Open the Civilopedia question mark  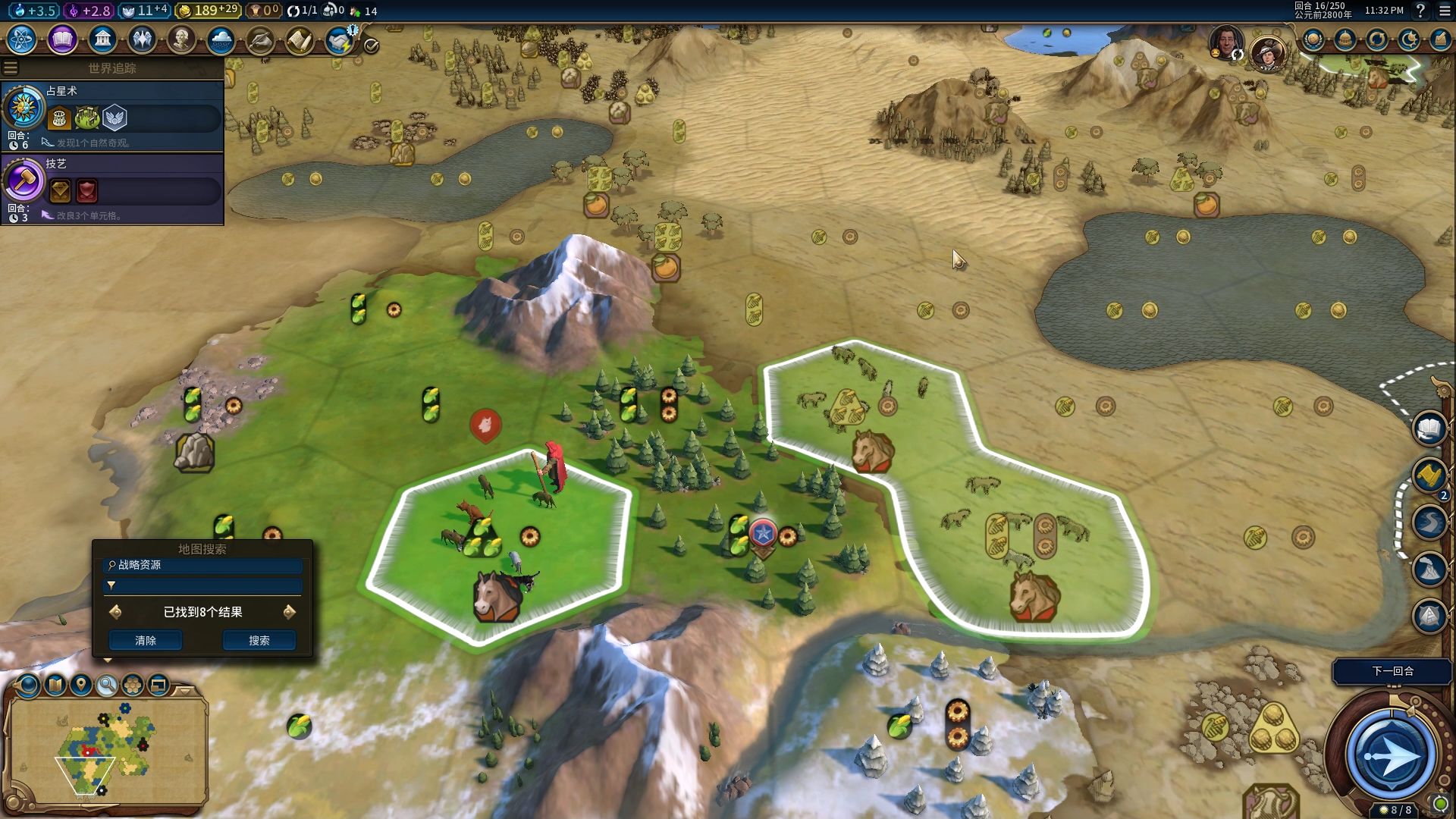coord(1420,11)
